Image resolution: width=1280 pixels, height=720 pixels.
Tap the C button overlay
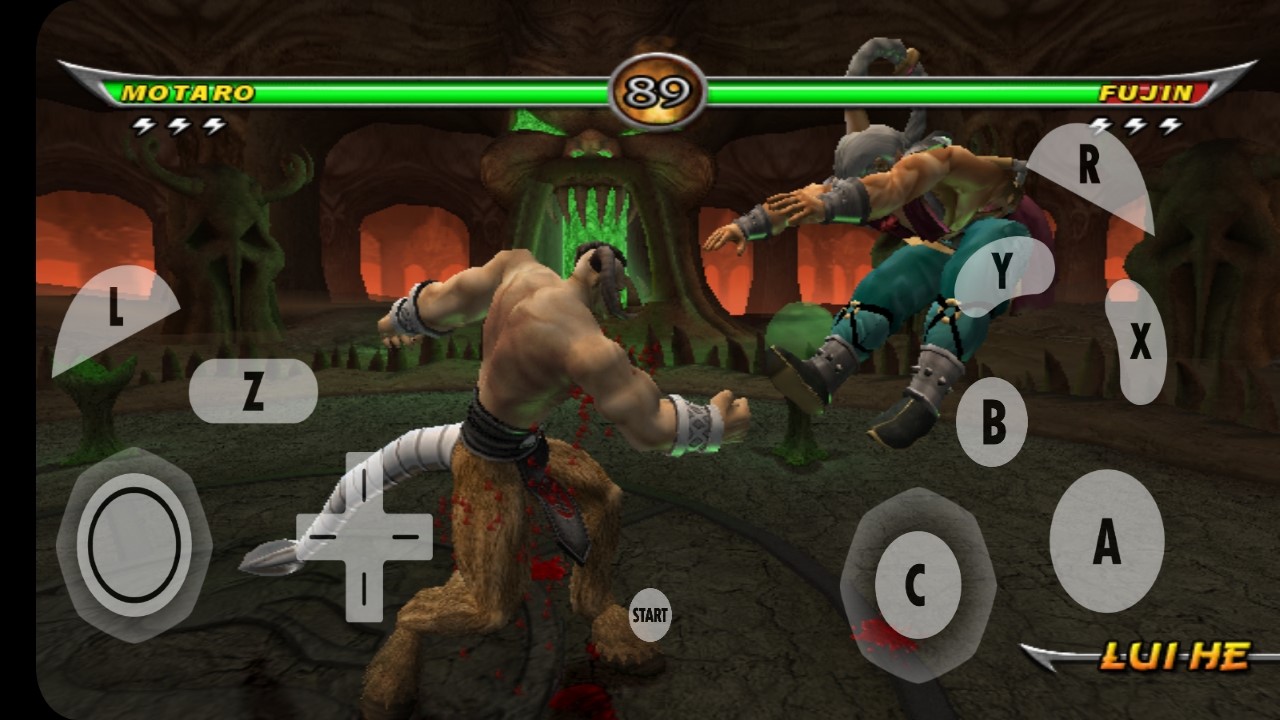[x=917, y=585]
